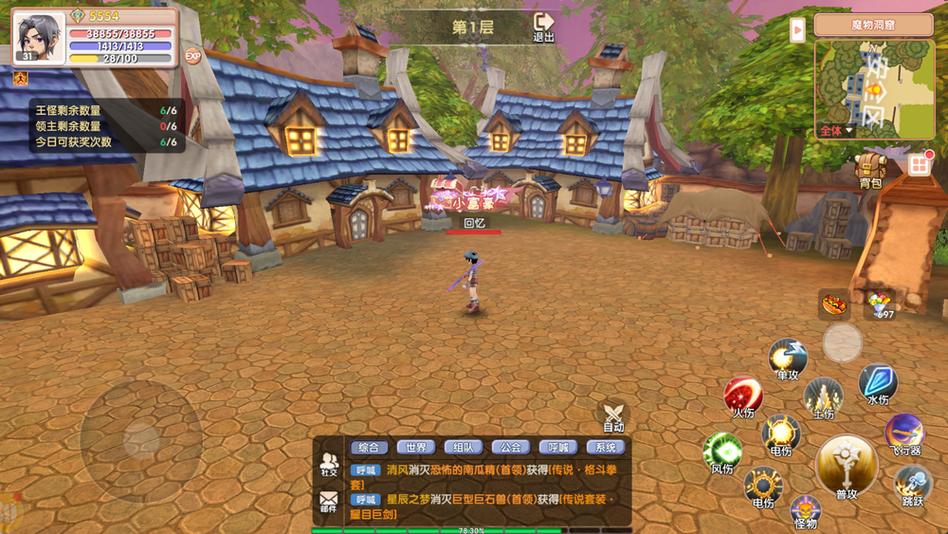Exit the dungeon with the 退出 button
The image size is (948, 534).
[544, 26]
